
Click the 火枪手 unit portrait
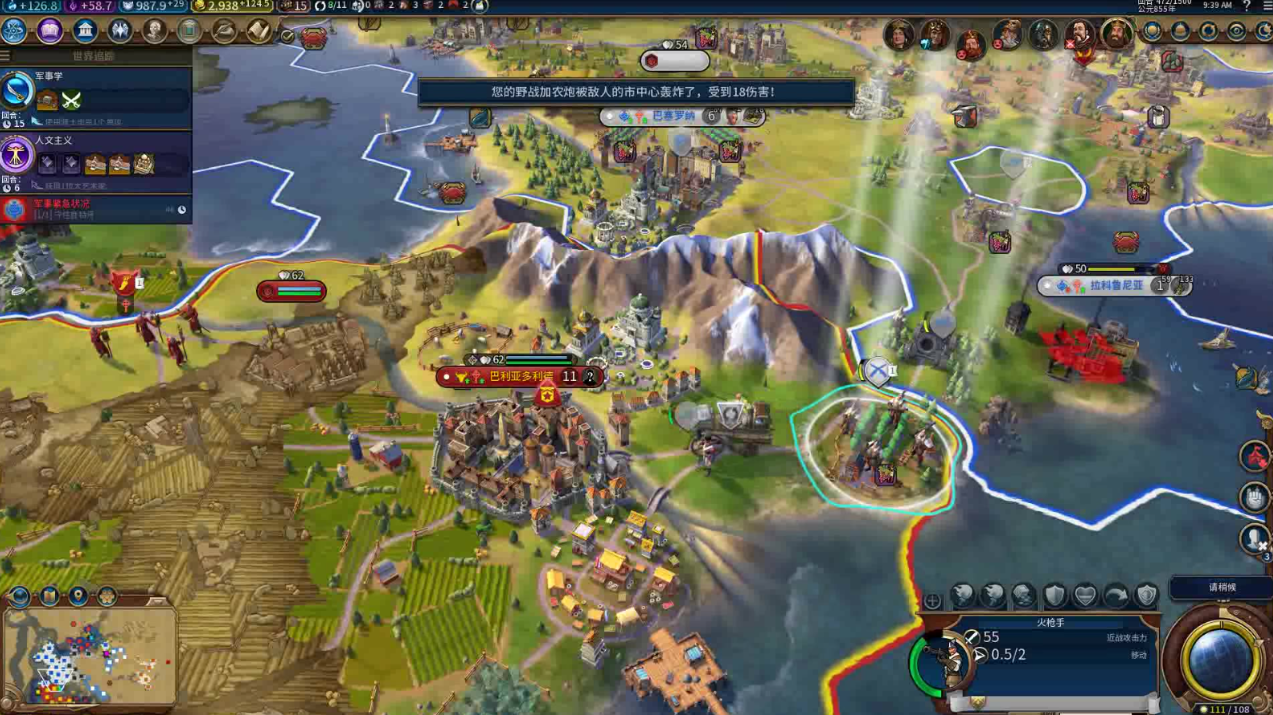945,662
